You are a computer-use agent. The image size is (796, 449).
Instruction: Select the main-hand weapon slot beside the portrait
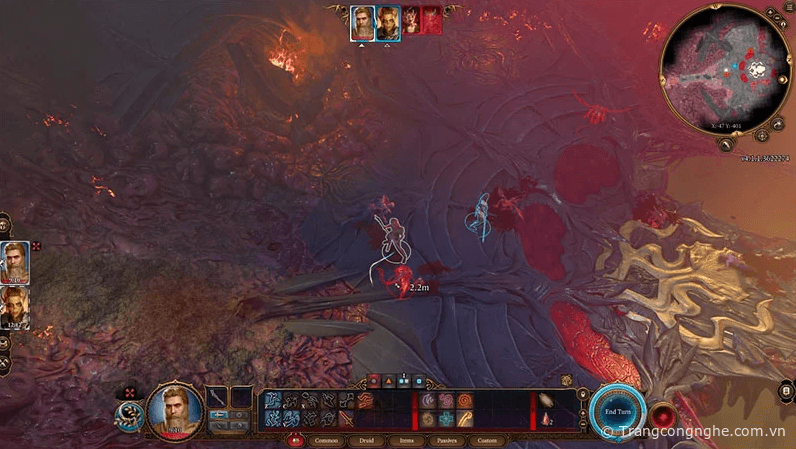[219, 398]
